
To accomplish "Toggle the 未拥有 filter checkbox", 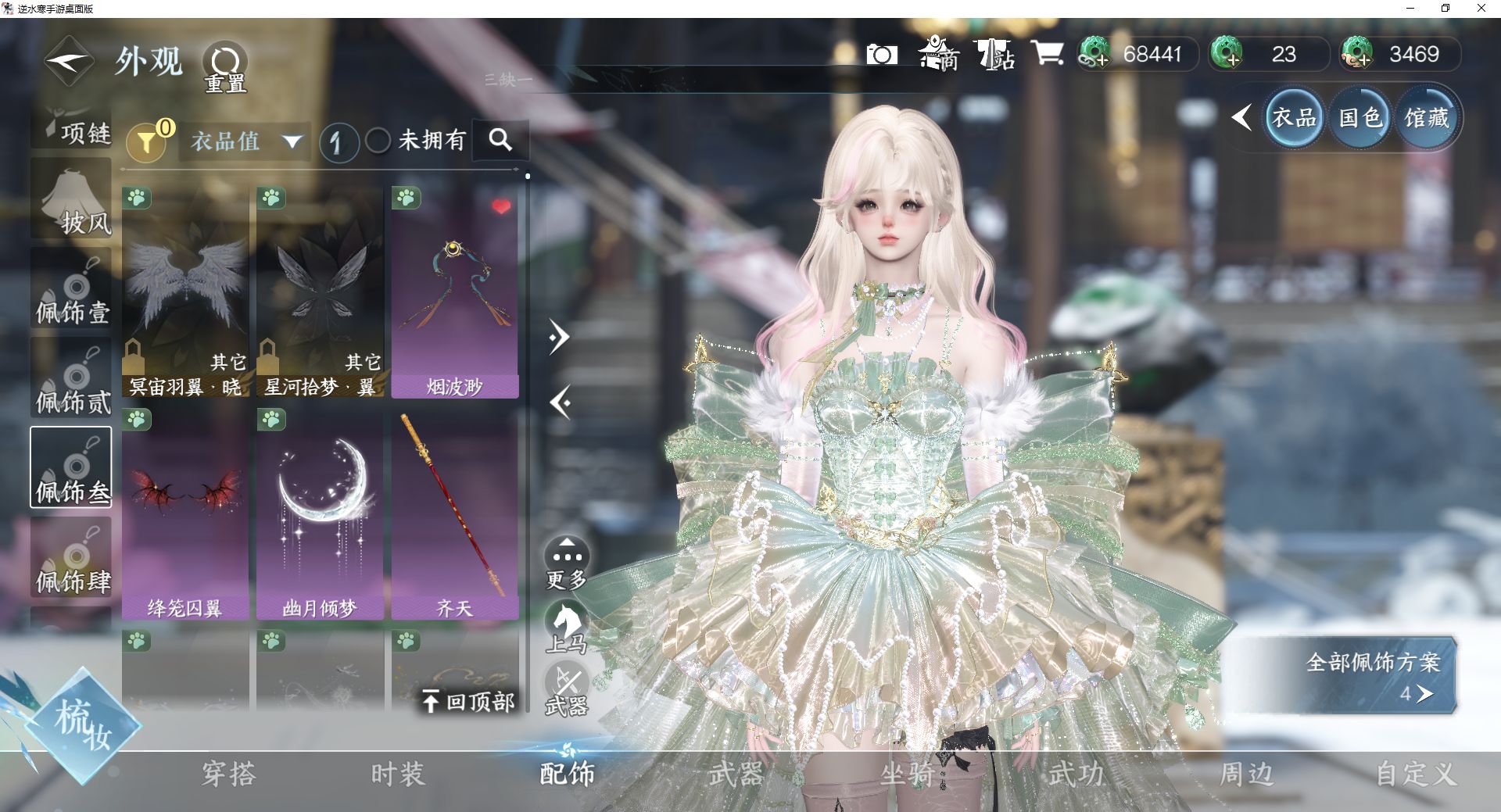I will (378, 141).
